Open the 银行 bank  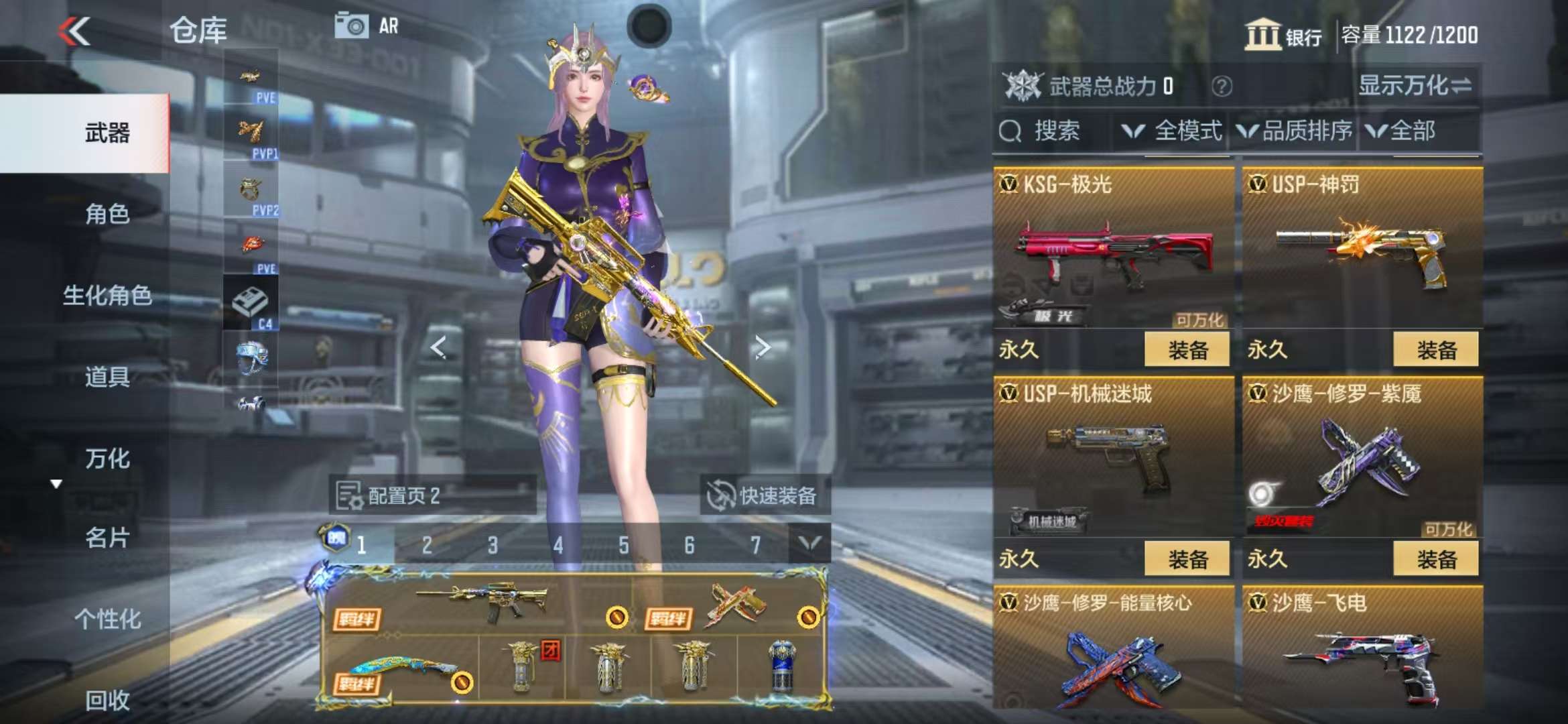pyautogui.click(x=1283, y=35)
